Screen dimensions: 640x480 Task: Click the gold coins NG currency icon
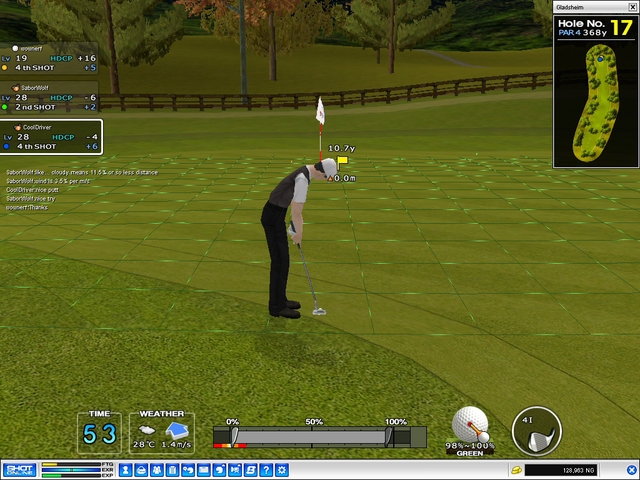tap(516, 469)
